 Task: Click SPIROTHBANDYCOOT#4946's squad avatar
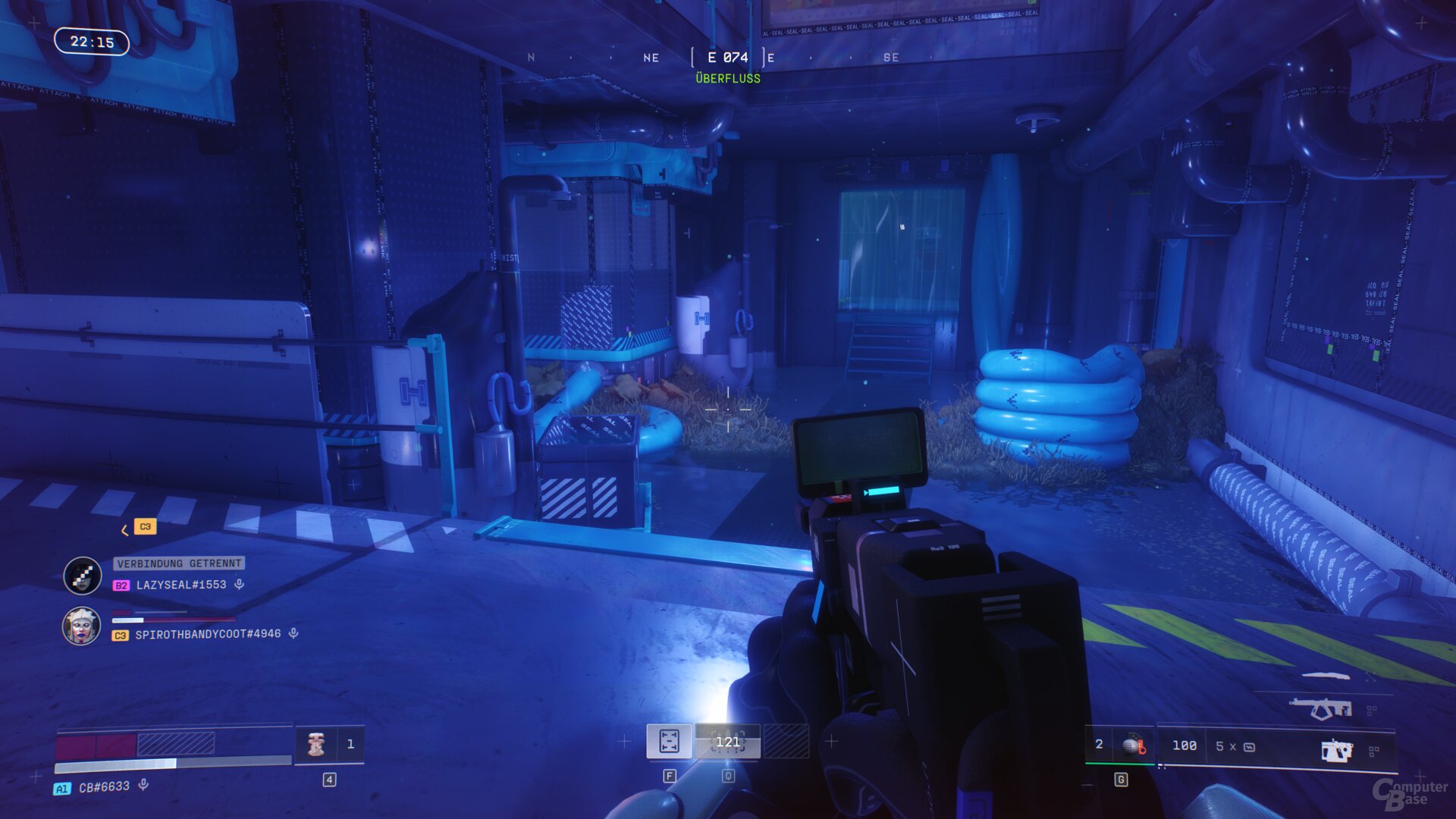click(81, 626)
